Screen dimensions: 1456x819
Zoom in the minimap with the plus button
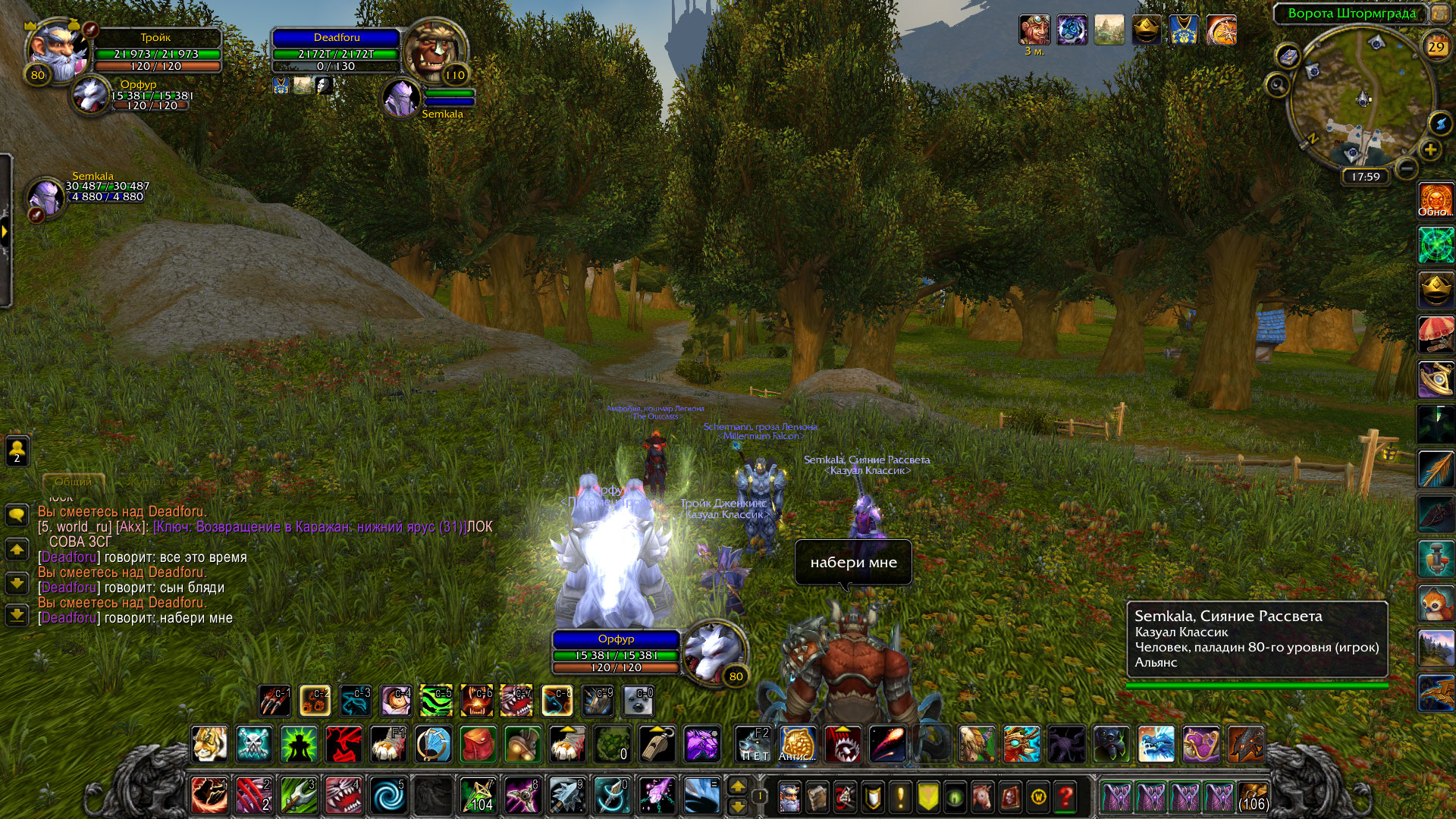pos(1430,150)
